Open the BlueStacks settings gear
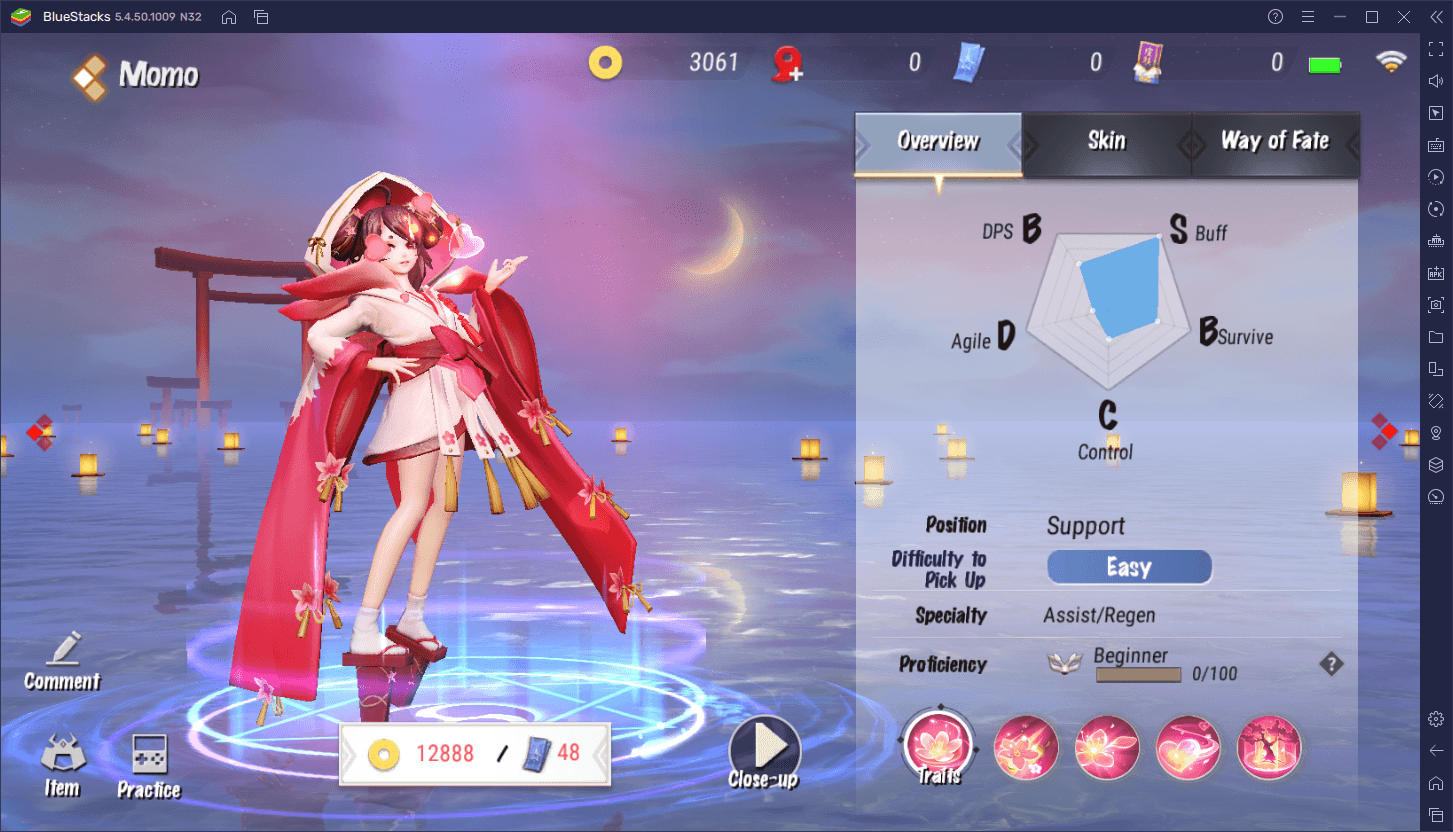Viewport: 1453px width, 832px height. (x=1436, y=719)
